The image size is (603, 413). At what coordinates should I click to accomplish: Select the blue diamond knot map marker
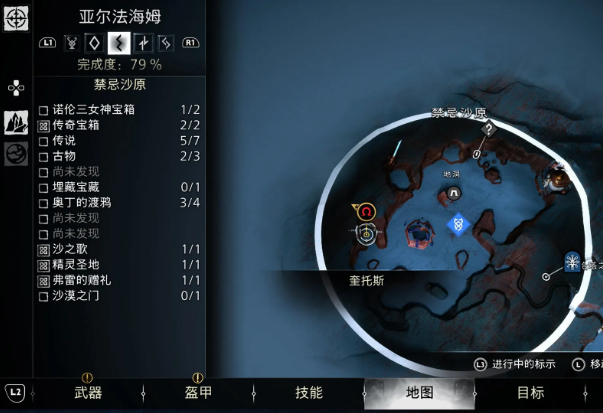(x=458, y=223)
